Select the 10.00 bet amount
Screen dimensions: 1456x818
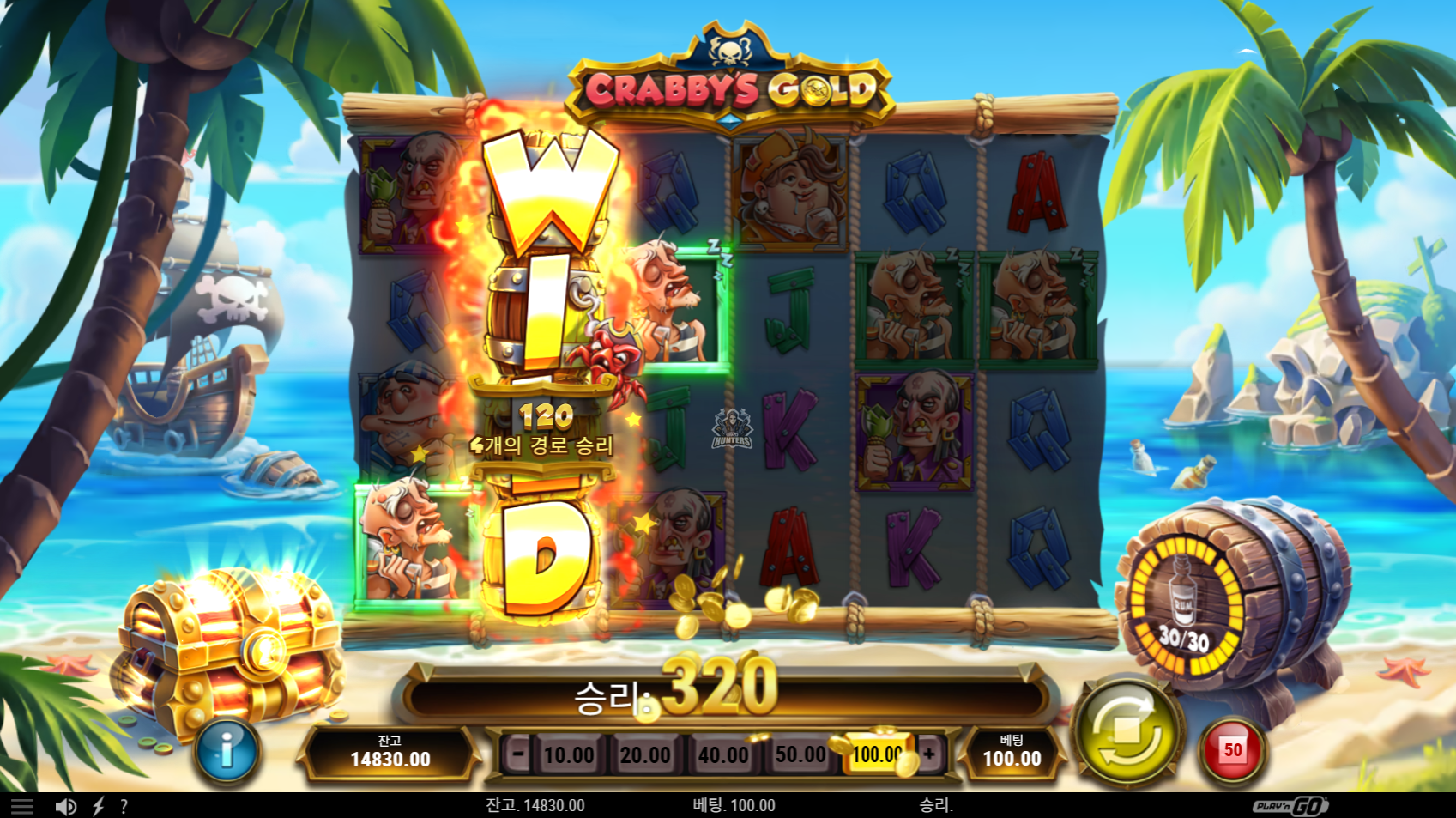tap(568, 755)
